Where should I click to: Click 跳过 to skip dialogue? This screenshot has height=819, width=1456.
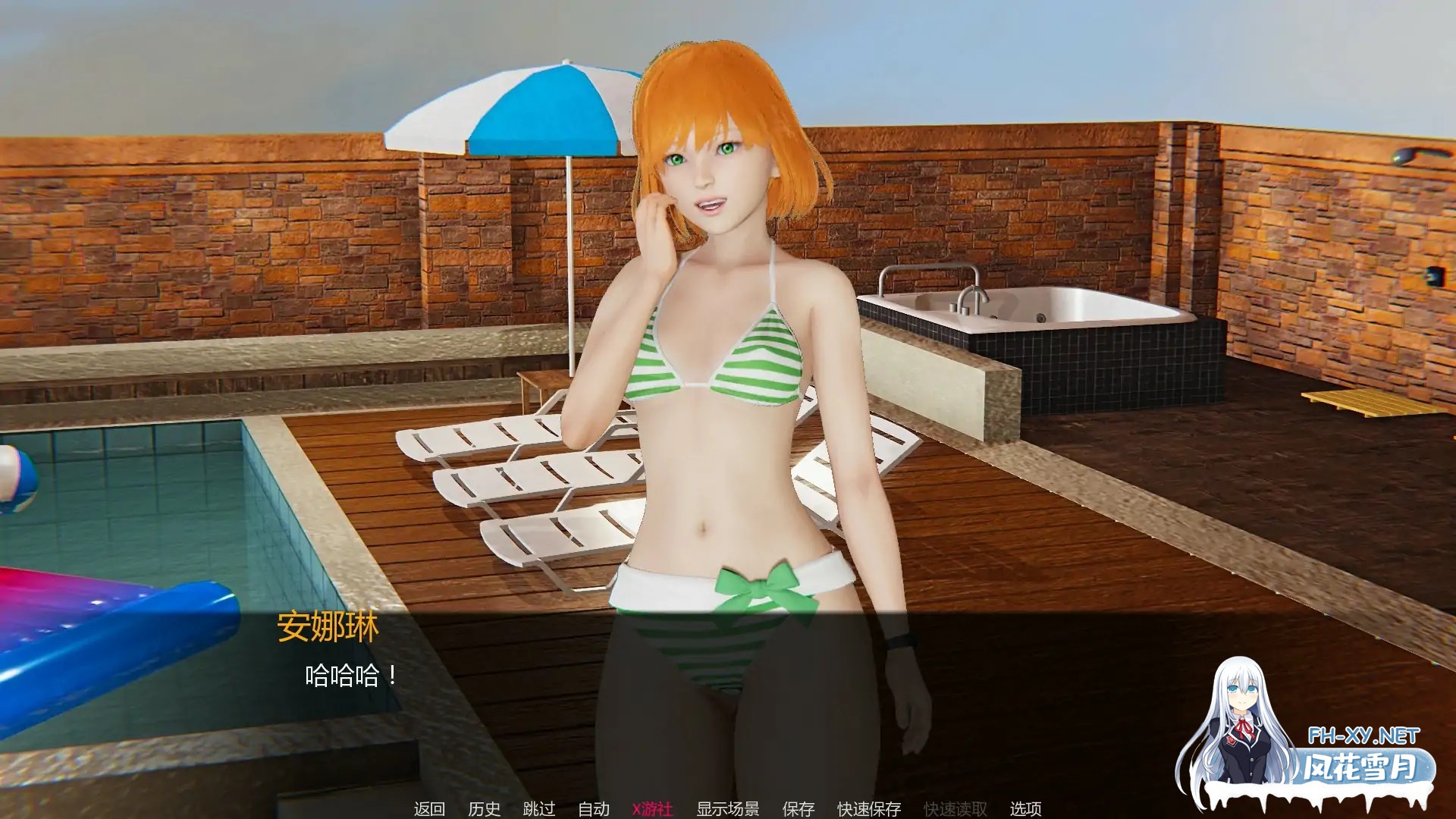click(540, 808)
